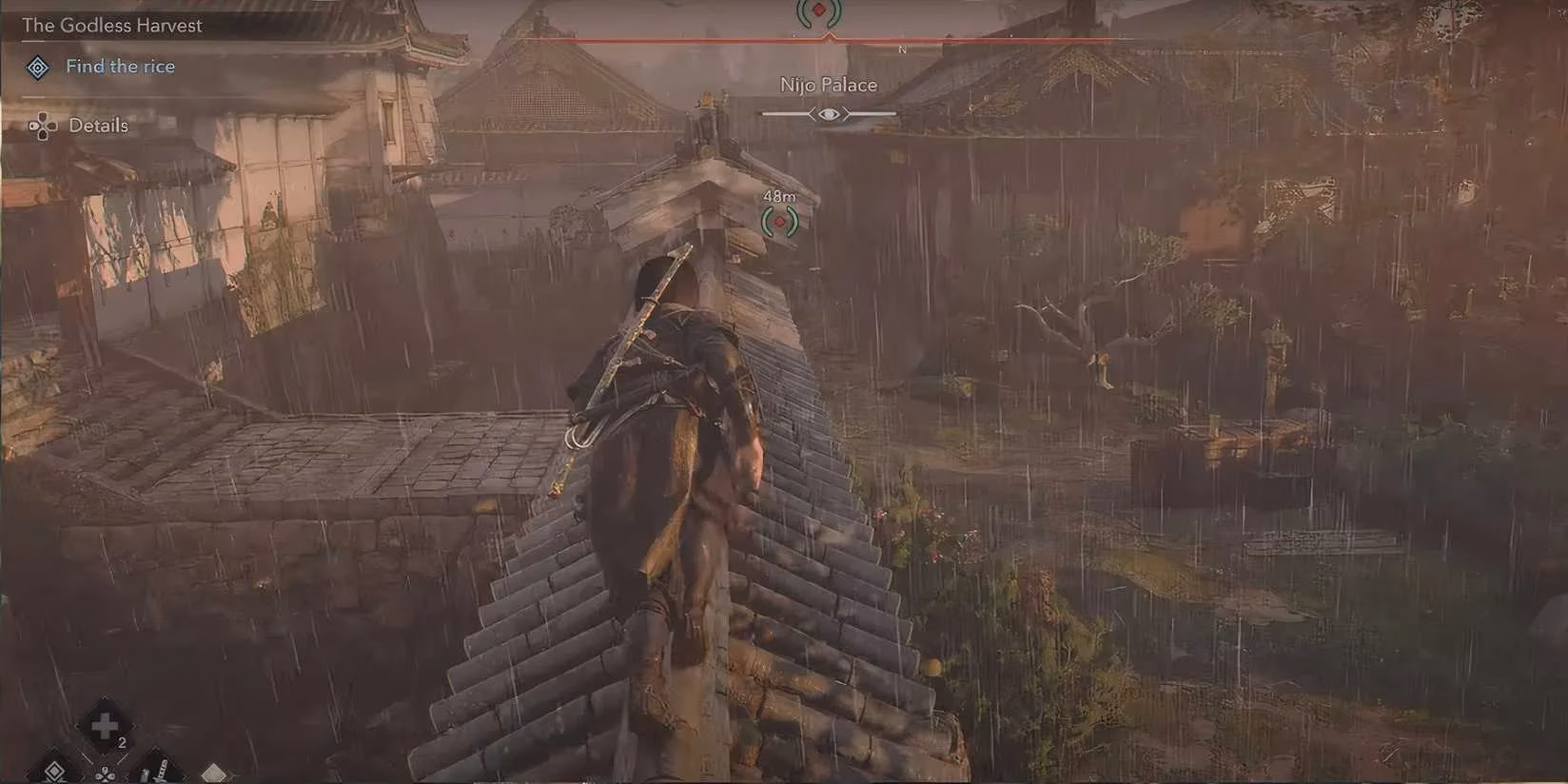Select the medicine cross quick-item icon

click(105, 725)
